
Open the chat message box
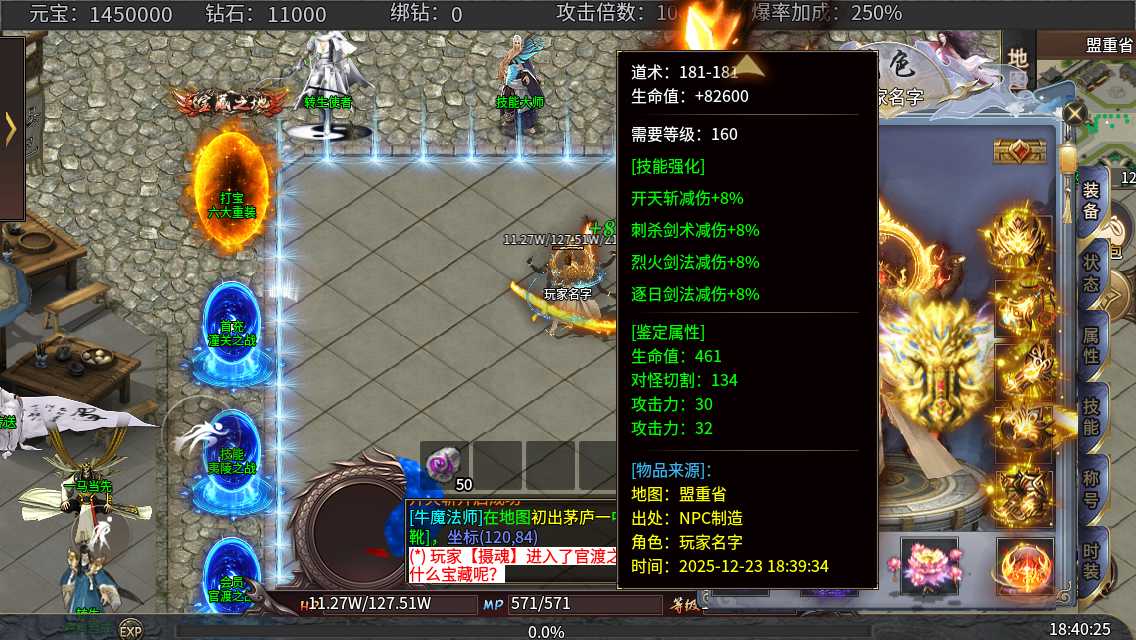(x=510, y=540)
